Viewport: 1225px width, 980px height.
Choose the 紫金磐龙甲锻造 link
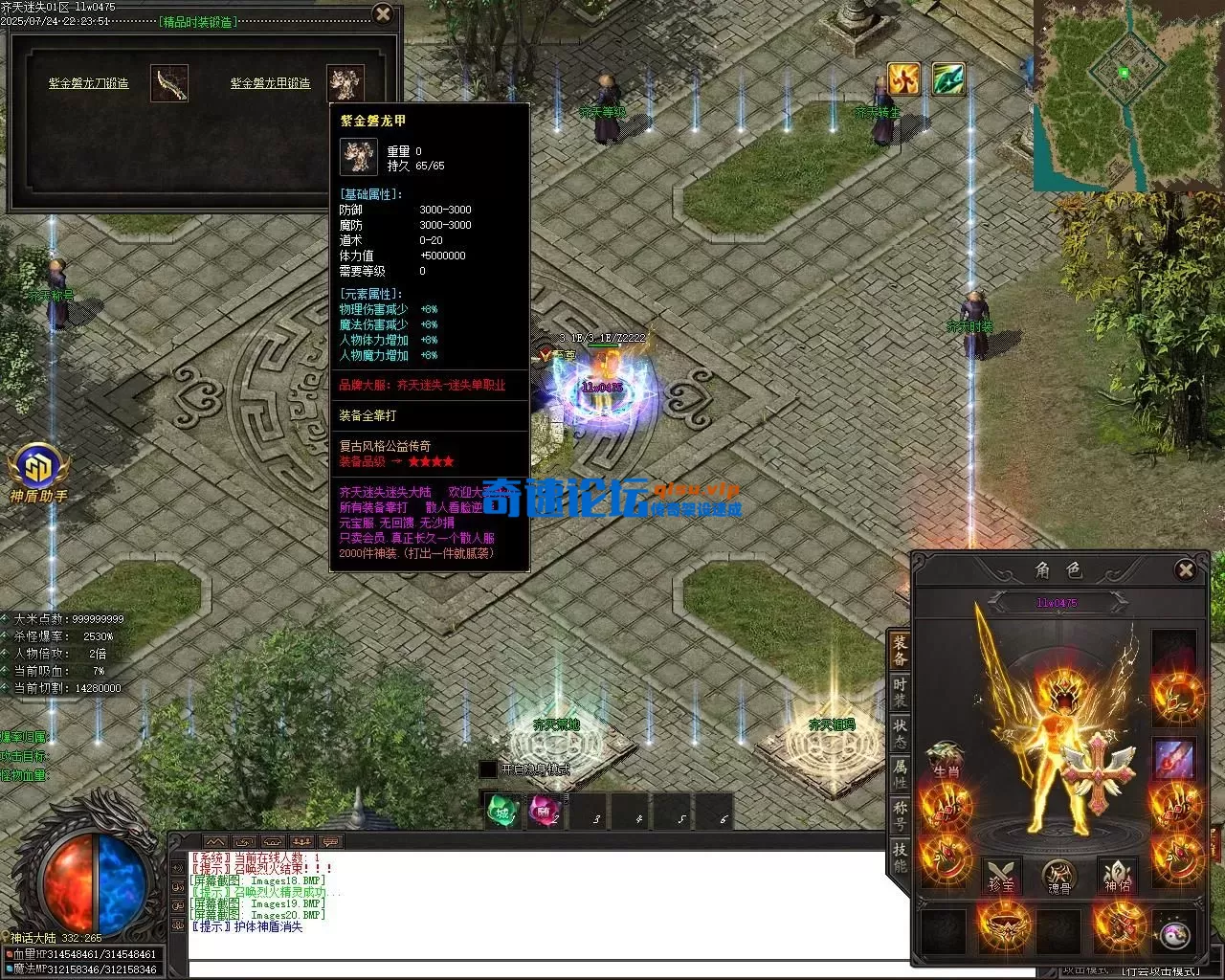click(270, 83)
